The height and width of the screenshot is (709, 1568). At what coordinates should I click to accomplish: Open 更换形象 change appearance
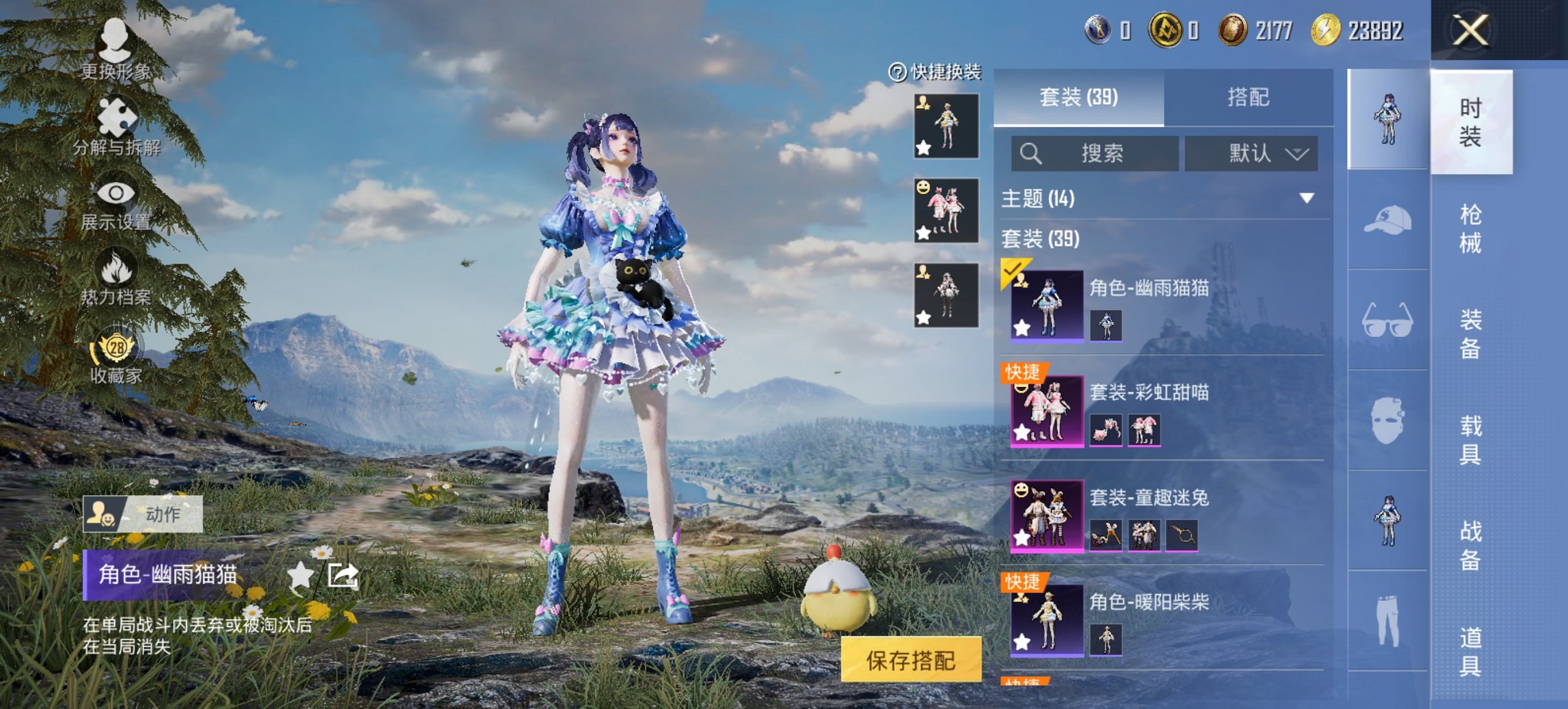tap(115, 48)
